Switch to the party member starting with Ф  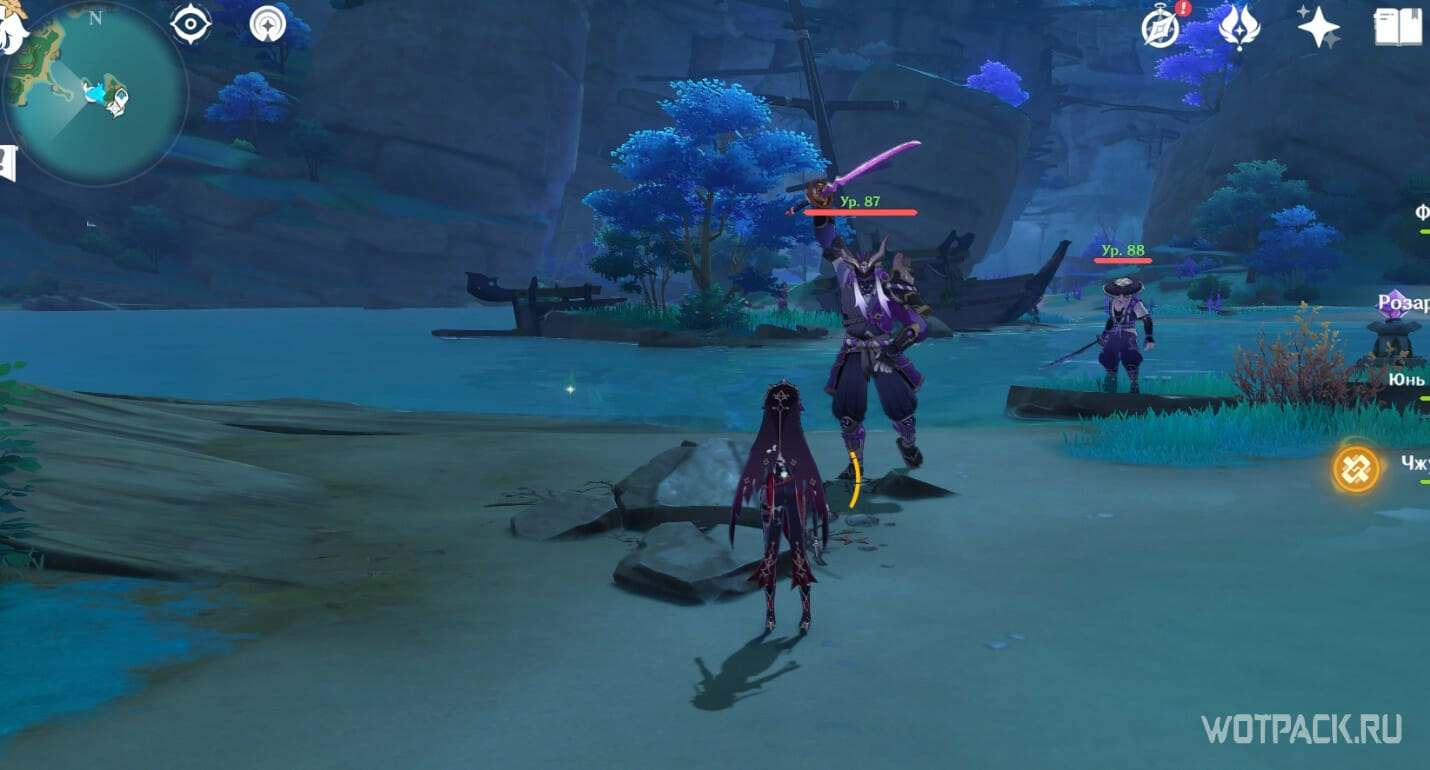(1421, 212)
